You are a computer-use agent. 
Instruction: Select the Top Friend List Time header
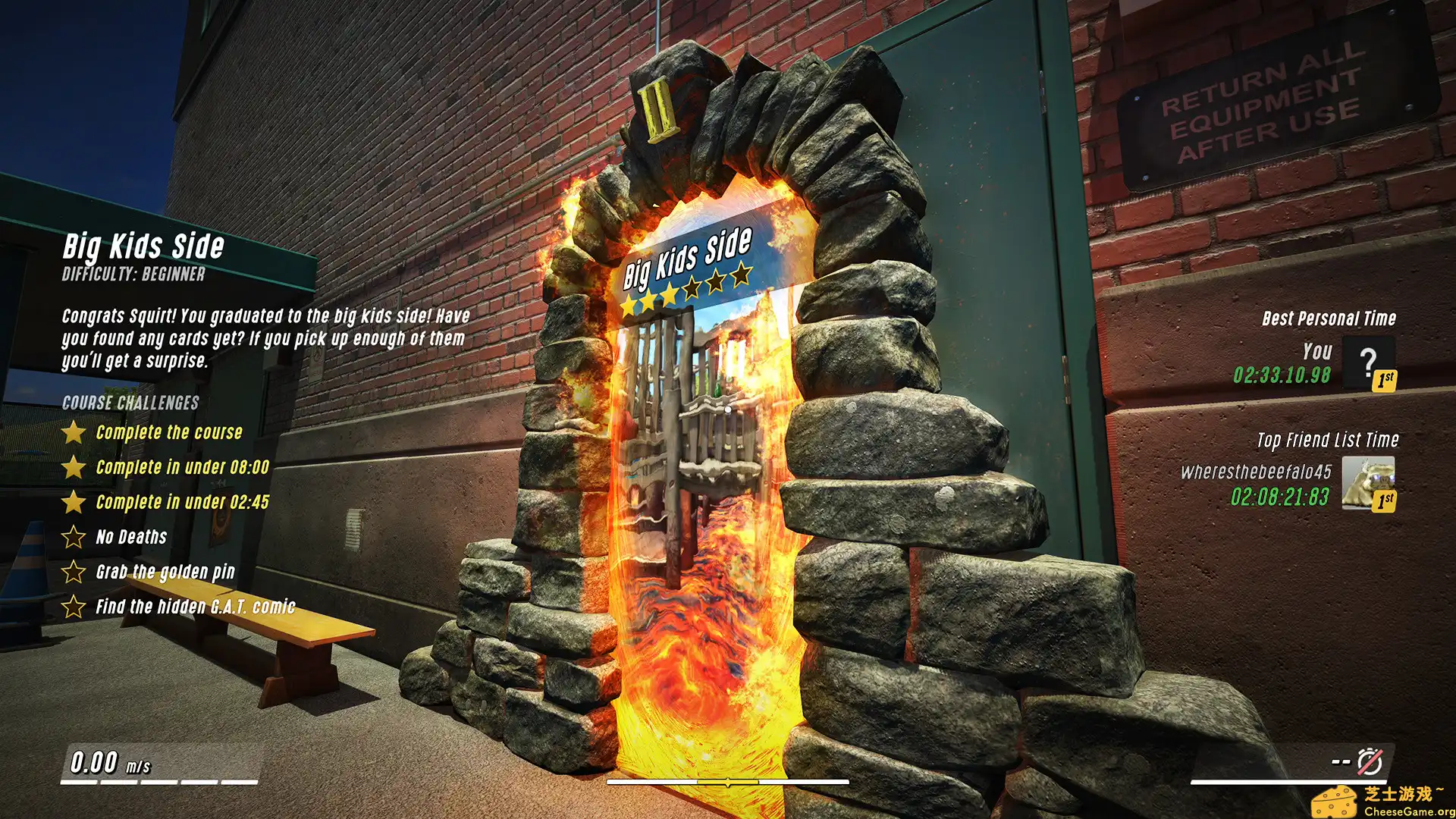coord(1327,440)
